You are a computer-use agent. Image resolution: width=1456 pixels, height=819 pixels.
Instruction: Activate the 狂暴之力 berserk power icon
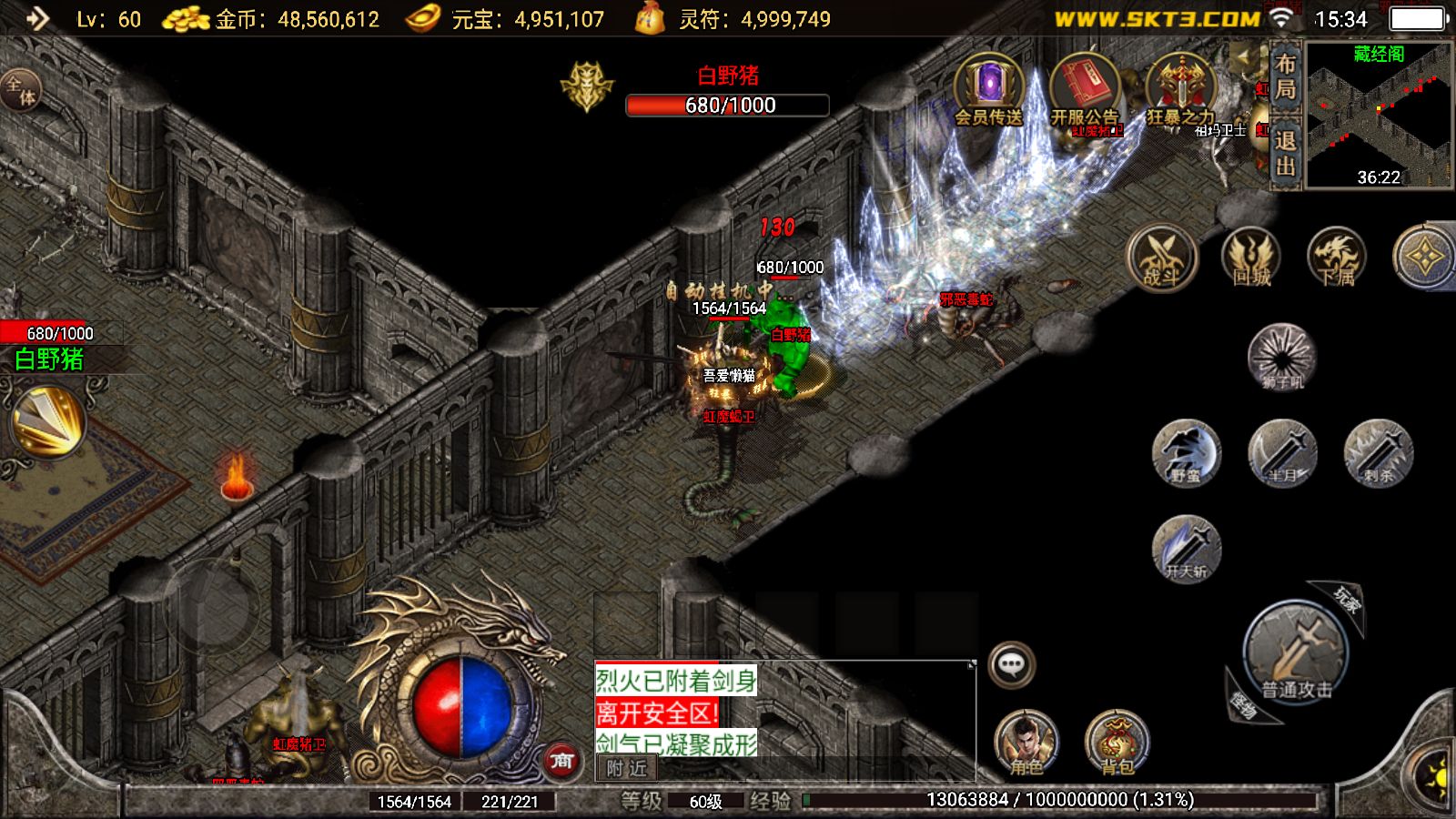point(1180,89)
